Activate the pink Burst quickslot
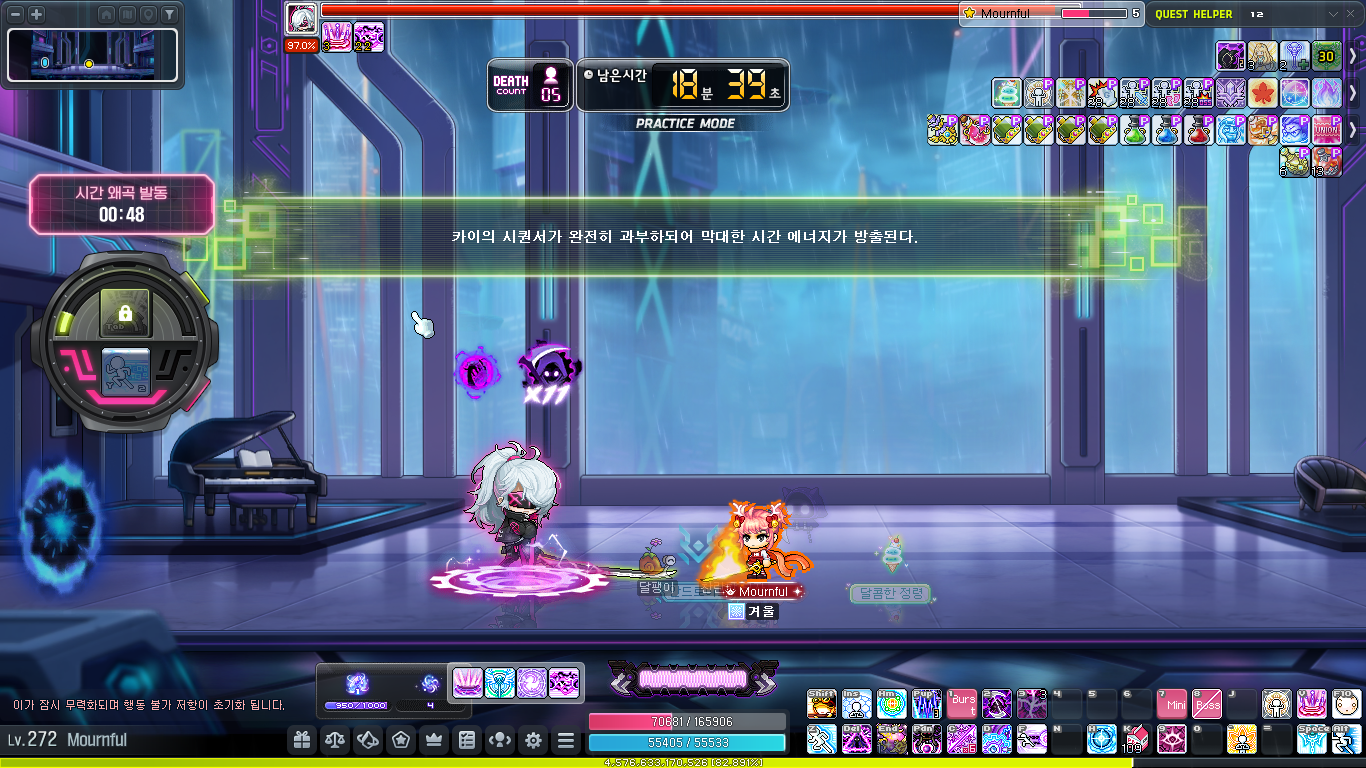The width and height of the screenshot is (1366, 768). click(962, 704)
